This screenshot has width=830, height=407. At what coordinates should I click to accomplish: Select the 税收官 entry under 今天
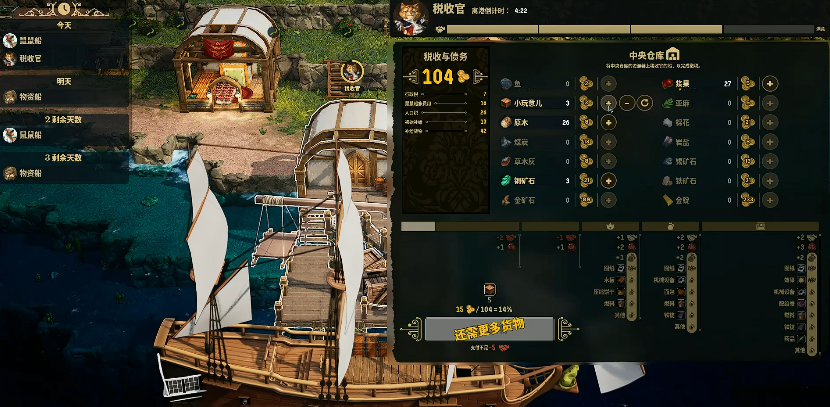click(x=30, y=59)
